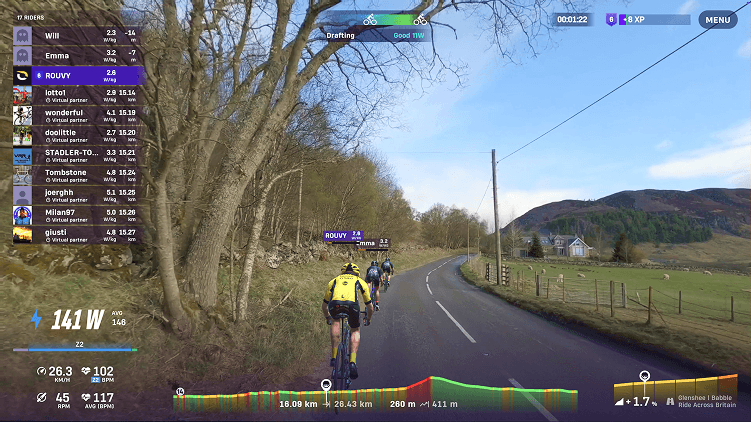The image size is (751, 422).
Task: Click the XP level progress bar
Action: 655,19
